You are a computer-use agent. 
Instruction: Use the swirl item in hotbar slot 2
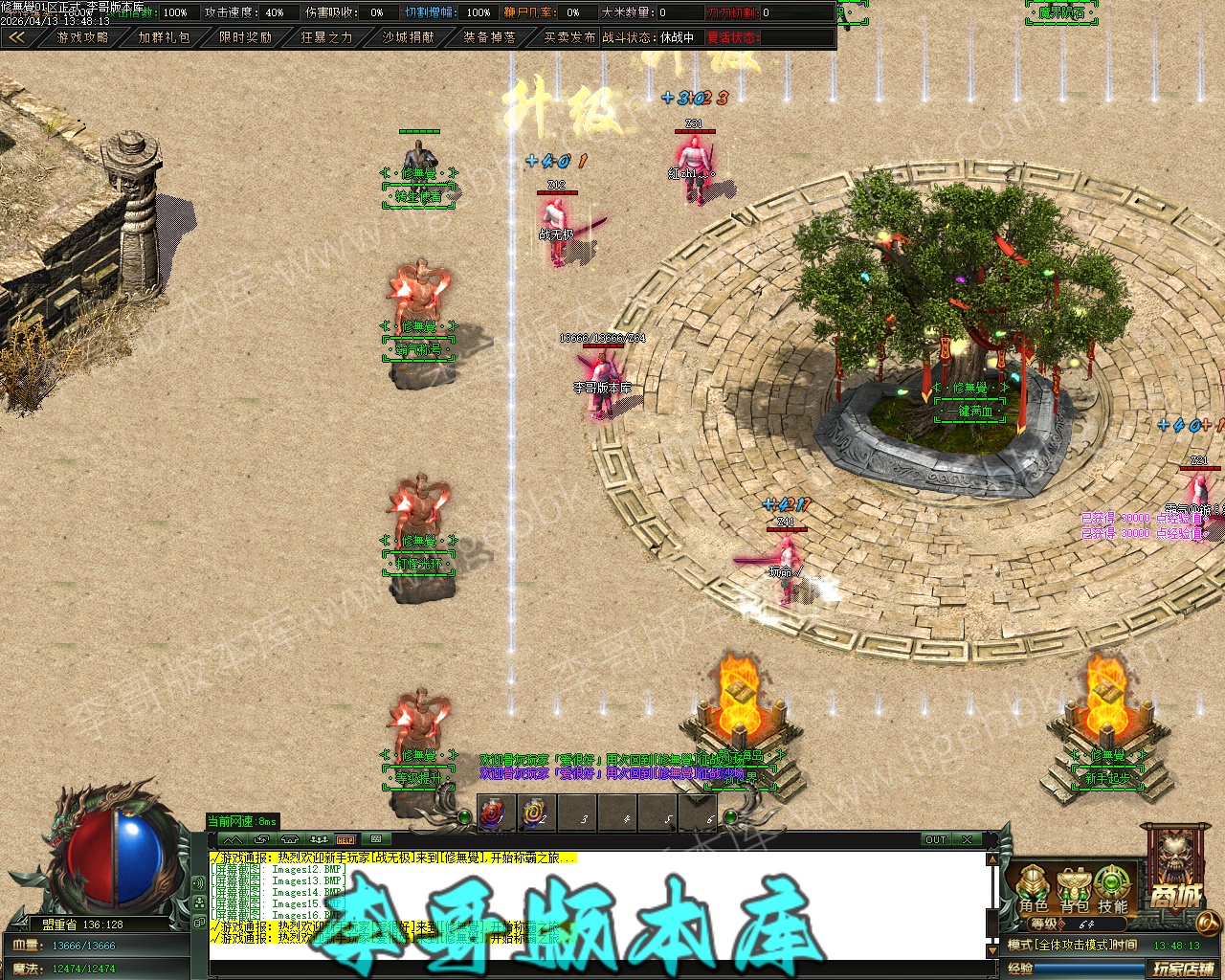click(x=534, y=814)
